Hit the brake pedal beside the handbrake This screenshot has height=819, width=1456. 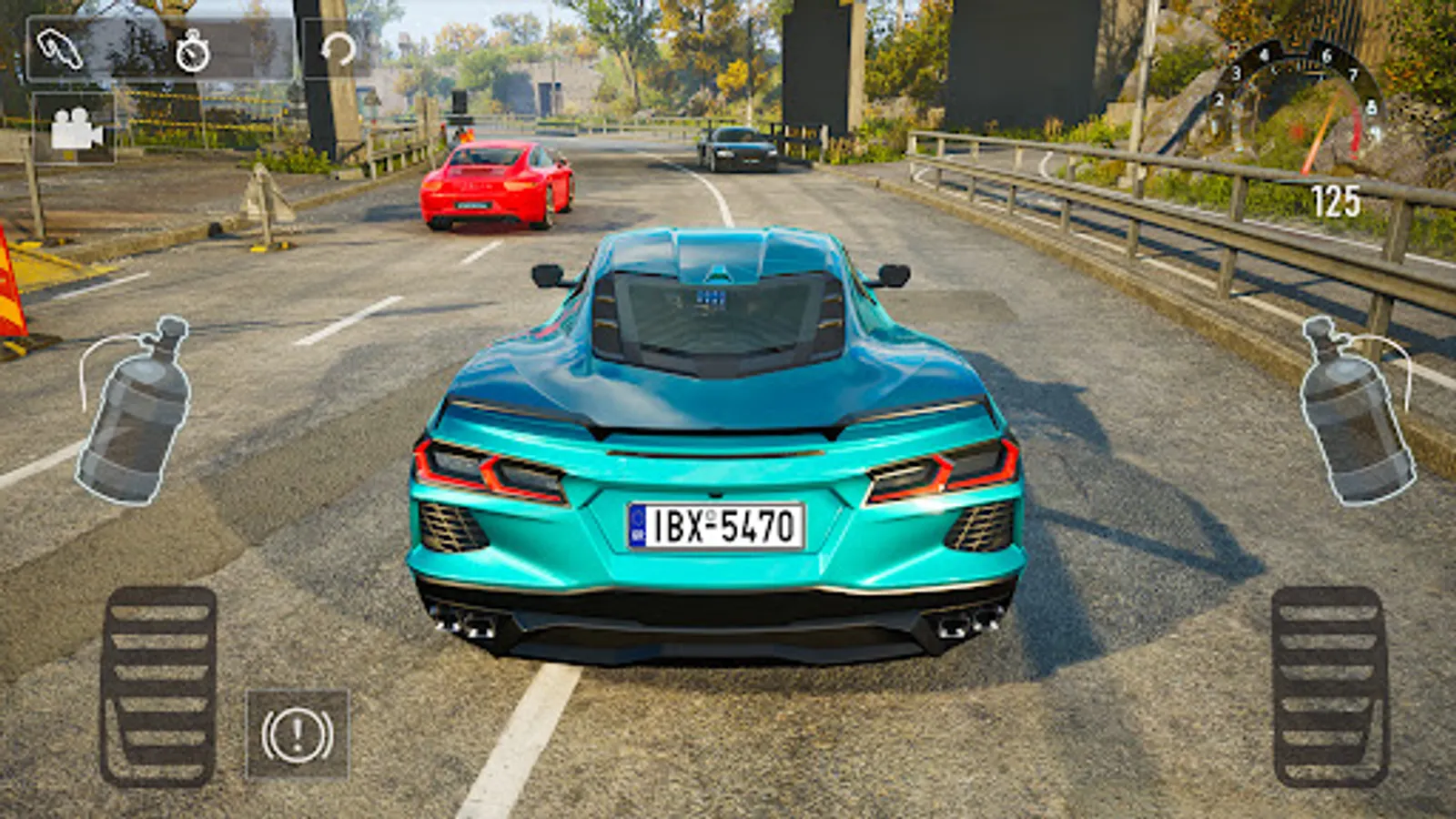[x=159, y=686]
